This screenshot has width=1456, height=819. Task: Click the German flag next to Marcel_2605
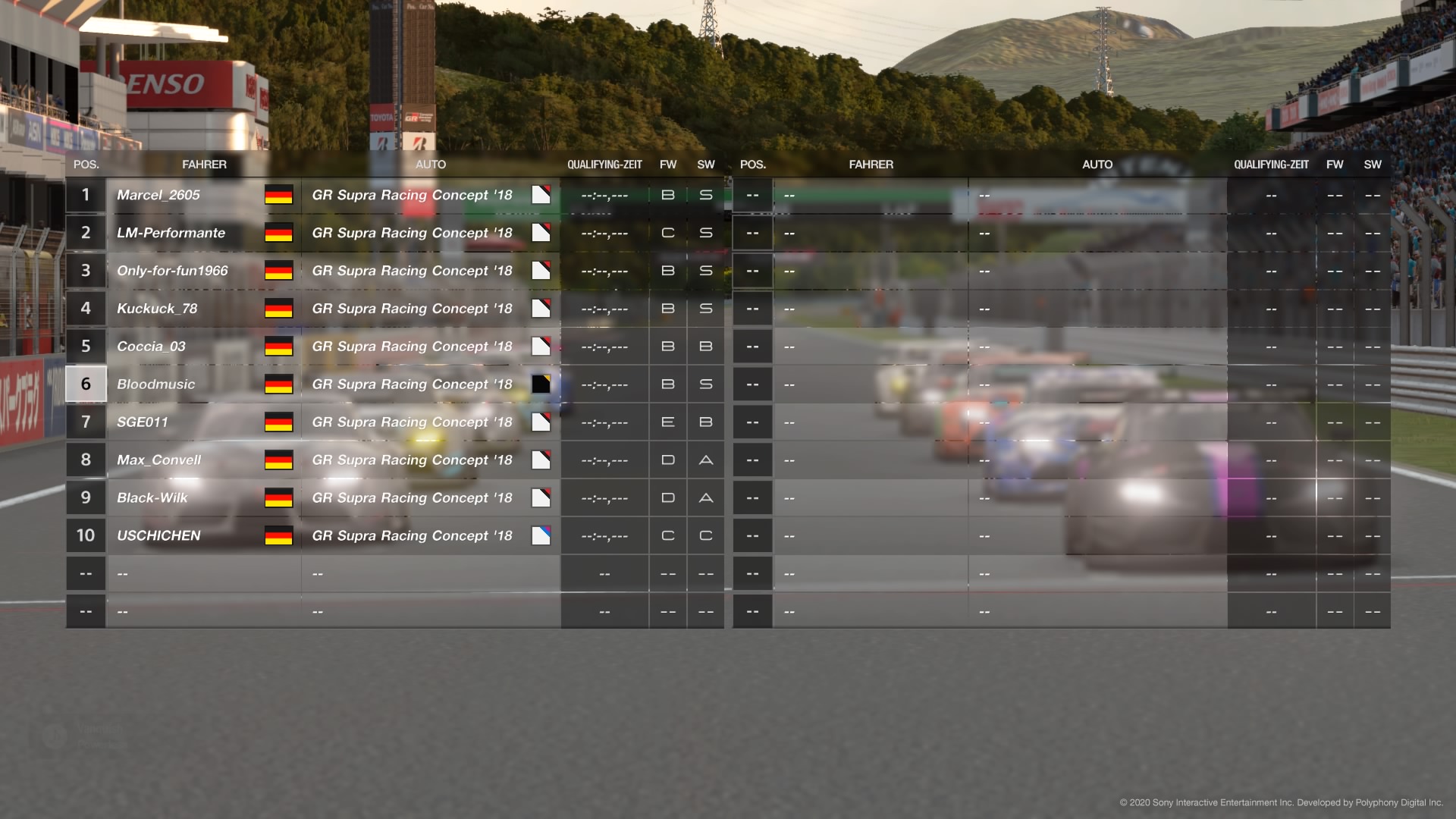pyautogui.click(x=278, y=195)
